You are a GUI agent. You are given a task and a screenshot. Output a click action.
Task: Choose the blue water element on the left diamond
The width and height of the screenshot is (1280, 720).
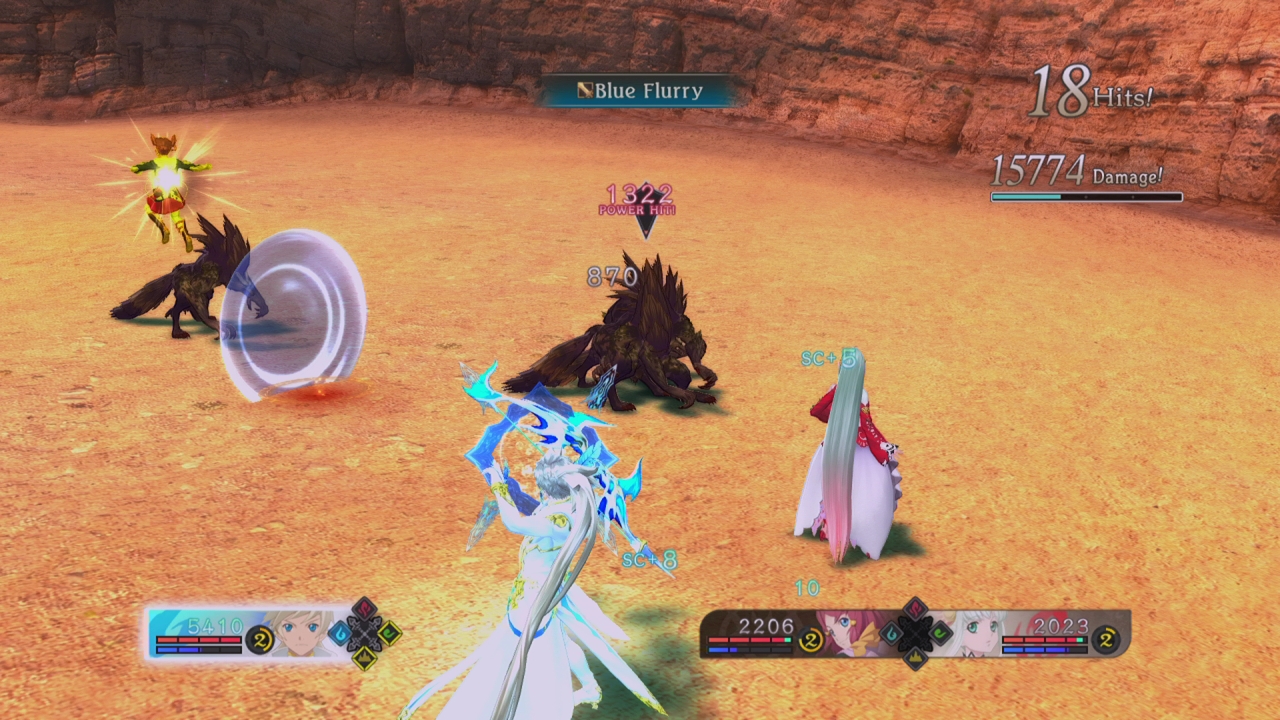pos(340,633)
